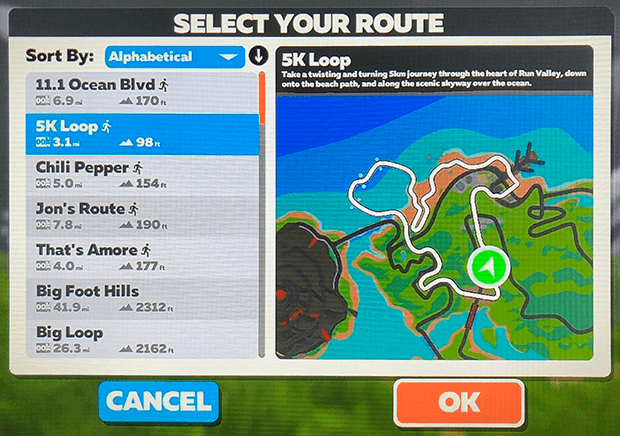Pick the Big Loop route

click(140, 338)
